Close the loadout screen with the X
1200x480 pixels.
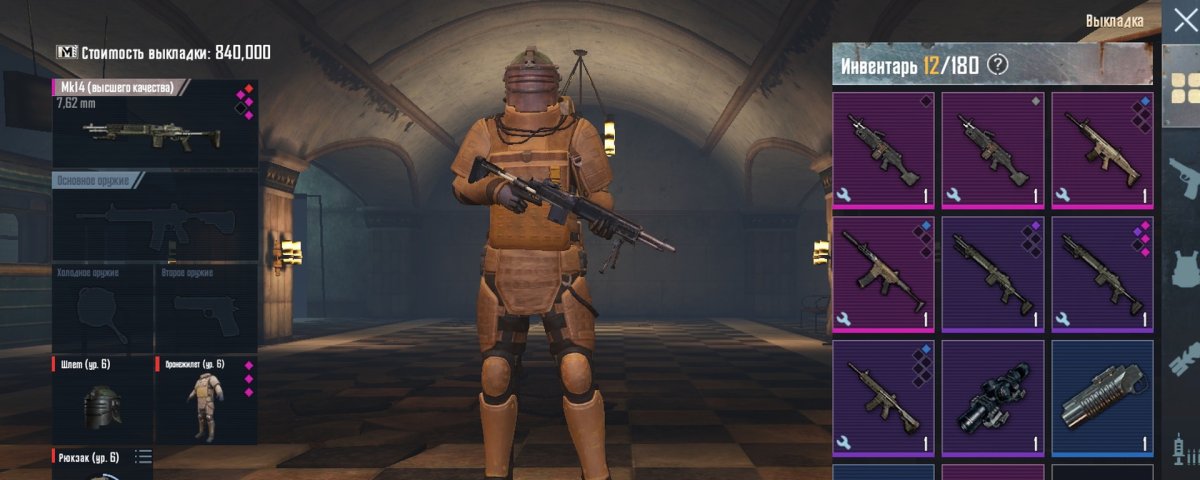click(x=1183, y=21)
